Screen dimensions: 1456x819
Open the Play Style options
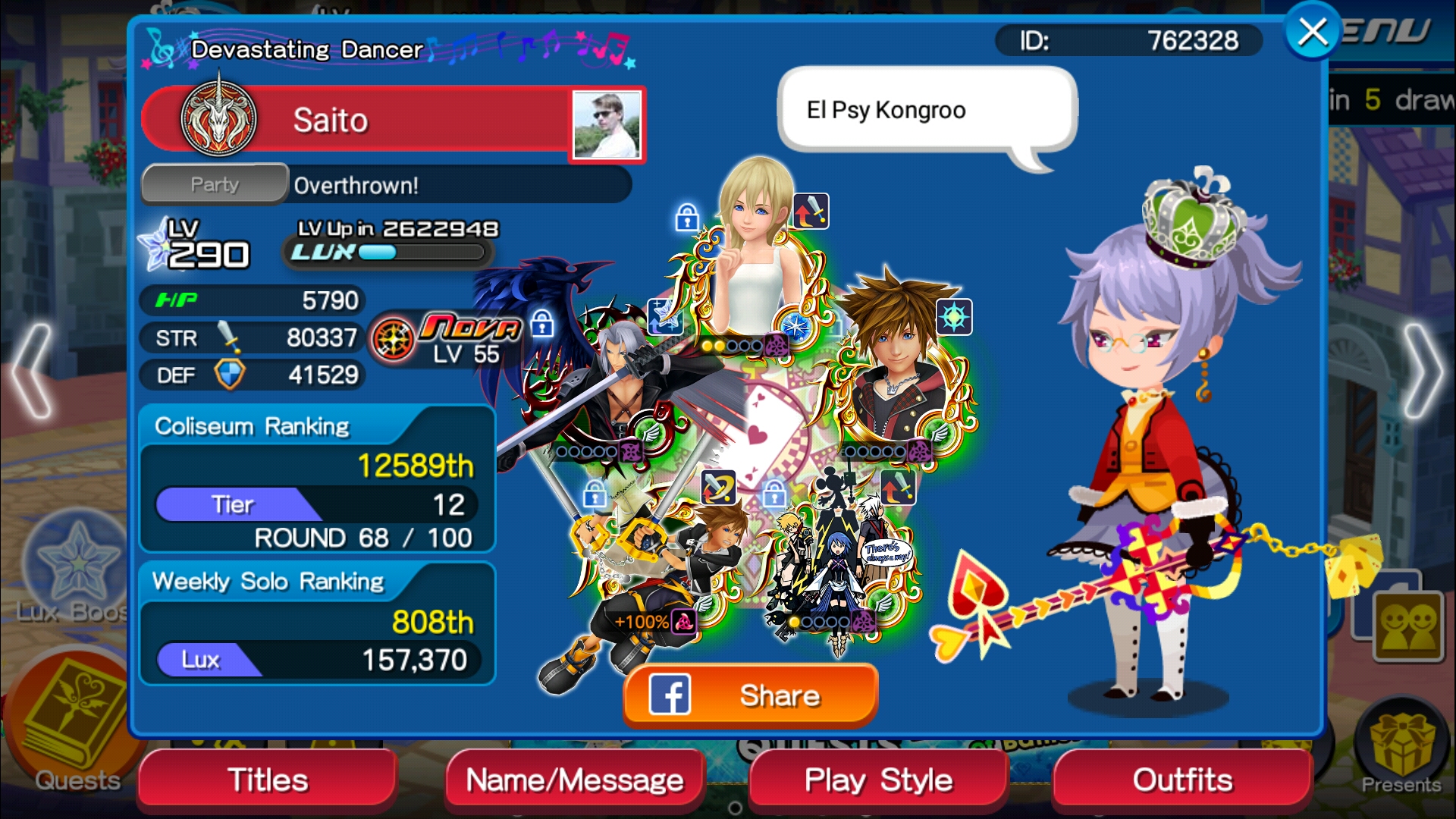[878, 780]
